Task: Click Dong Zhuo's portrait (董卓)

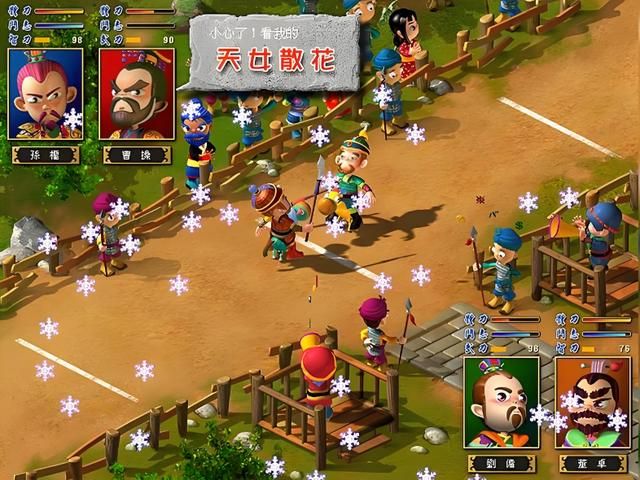Action: click(x=593, y=402)
